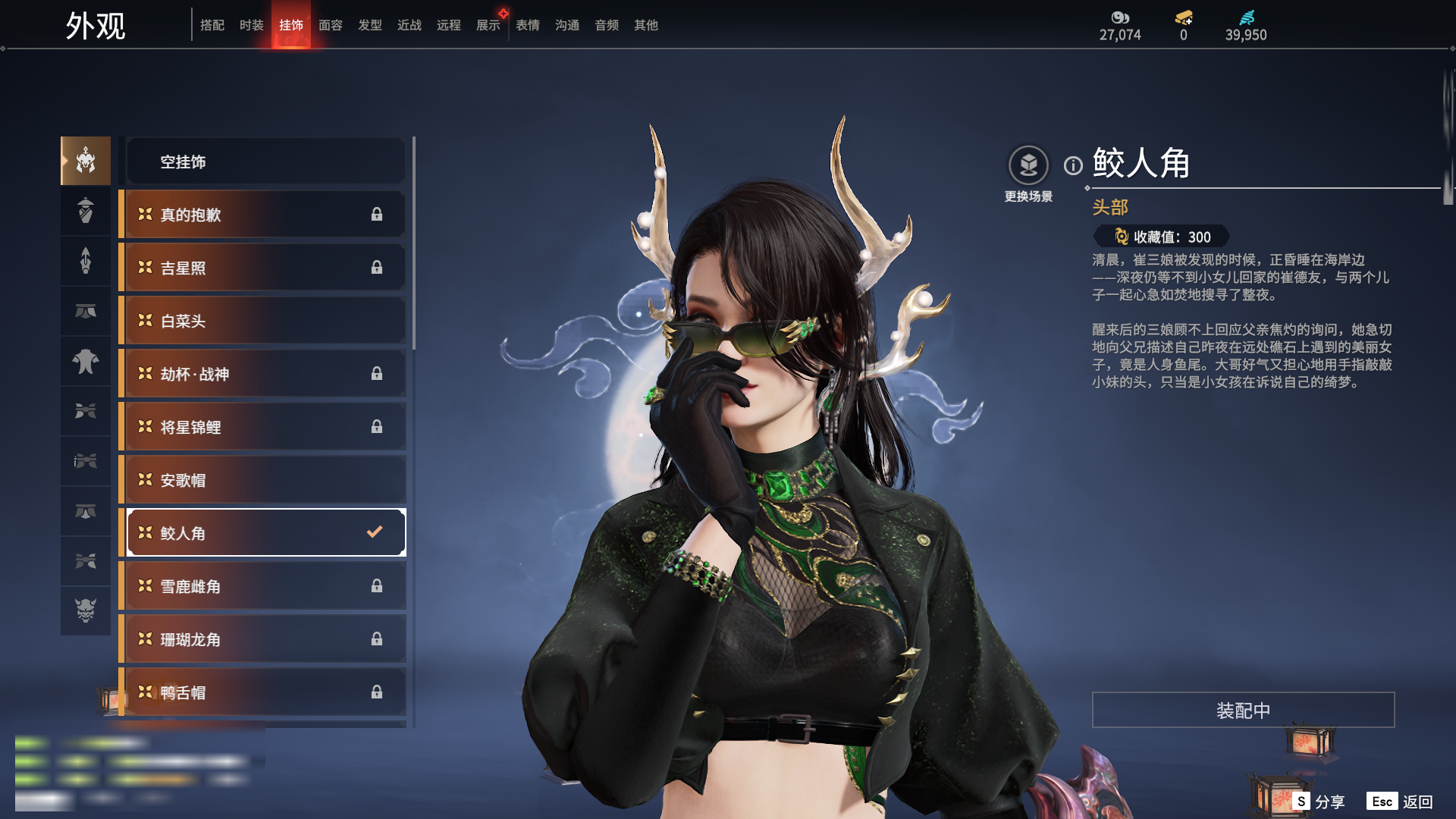
Task: Select the 雪鹿雌角 antler accessory
Action: coord(265,586)
